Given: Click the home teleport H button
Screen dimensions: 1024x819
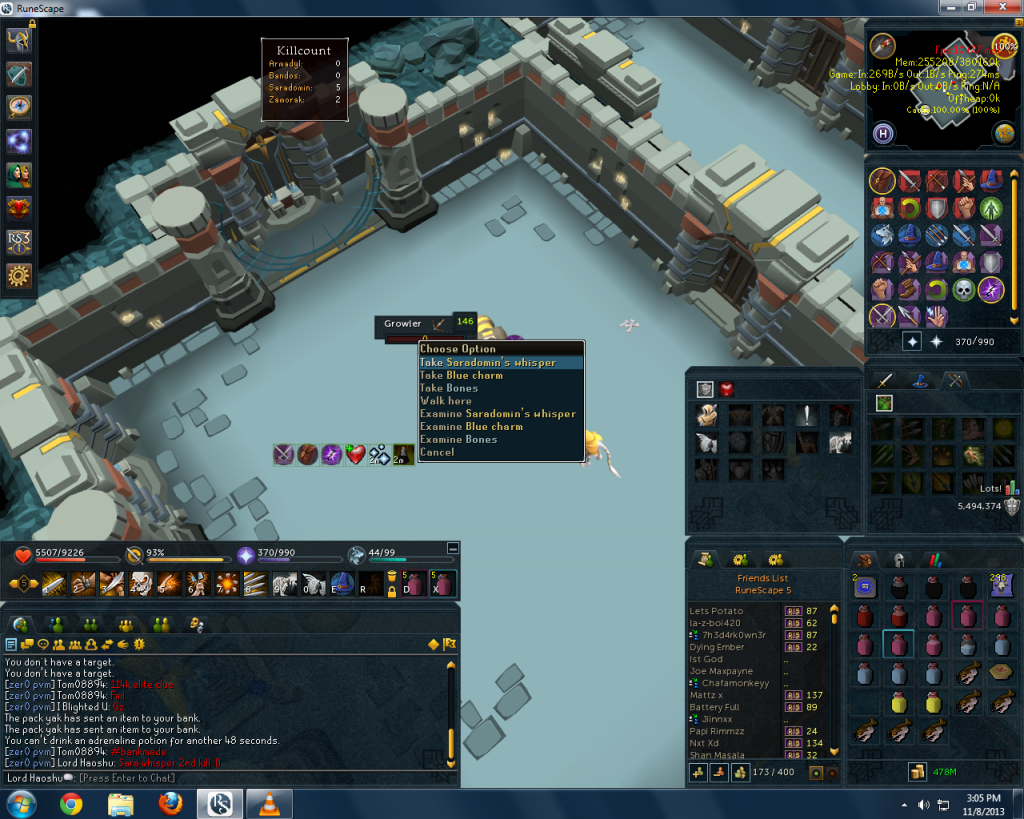Looking at the screenshot, I should tap(884, 133).
